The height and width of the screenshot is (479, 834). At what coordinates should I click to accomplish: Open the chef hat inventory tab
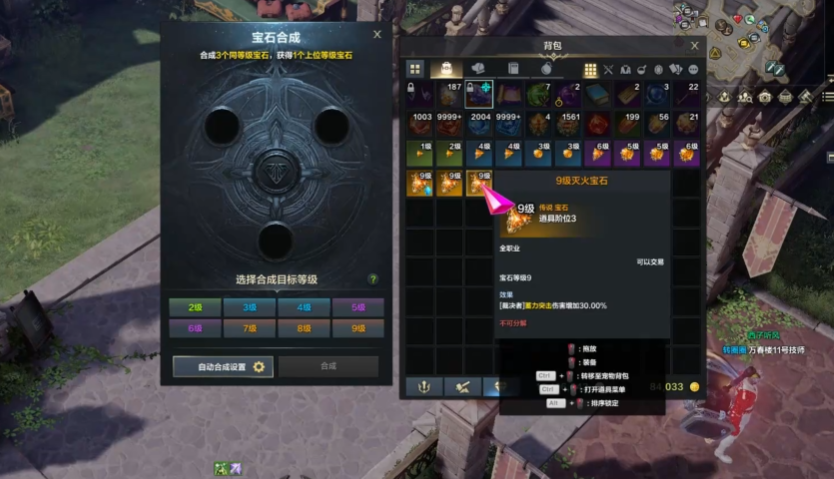(x=480, y=69)
